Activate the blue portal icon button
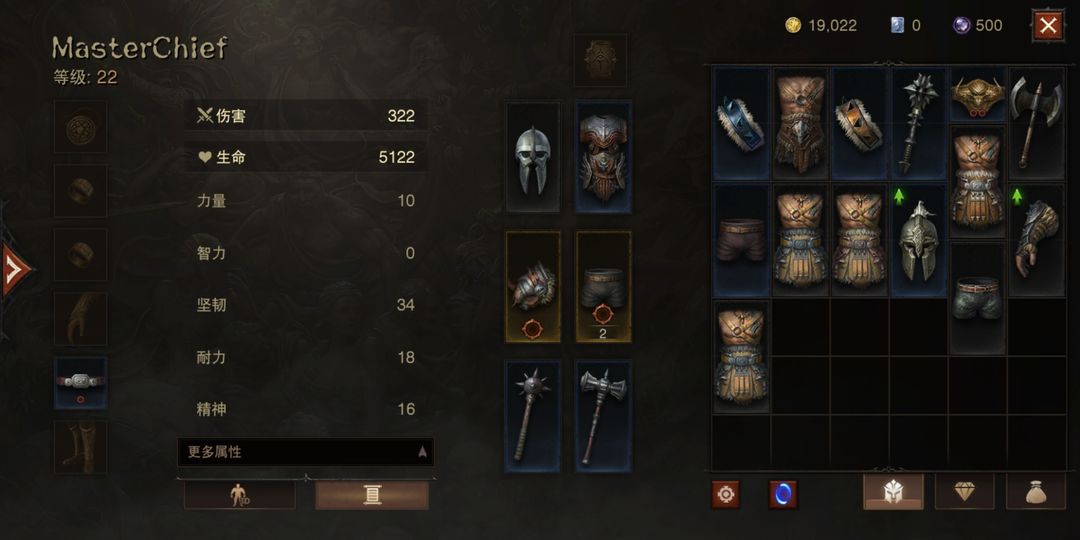 [782, 494]
